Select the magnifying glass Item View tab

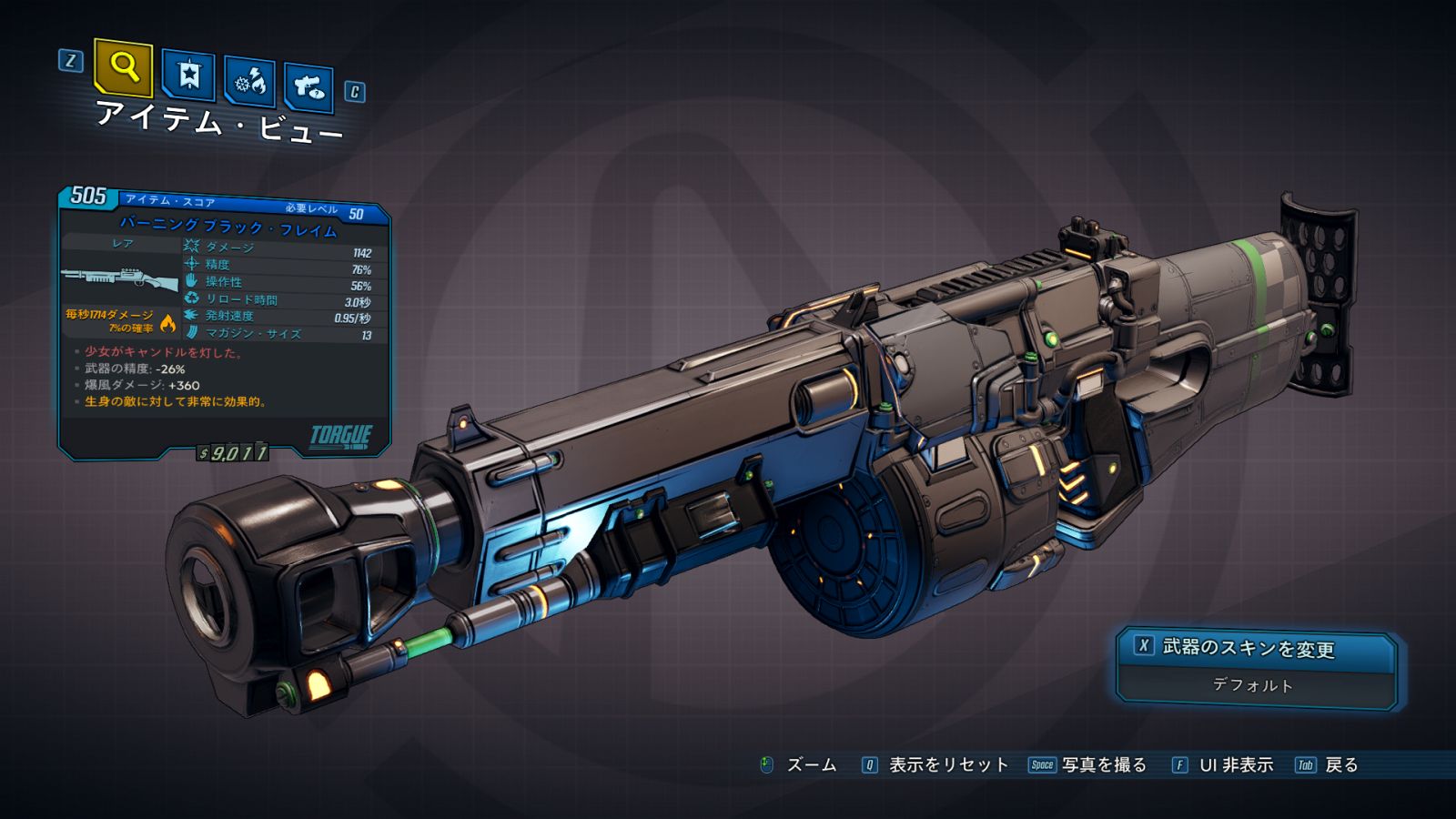click(x=124, y=66)
